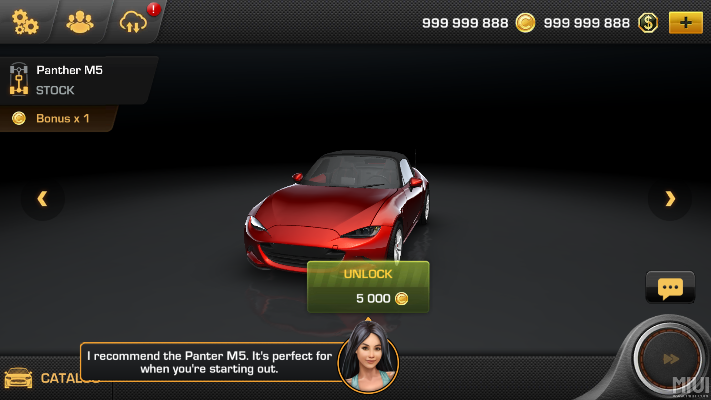This screenshot has width=711, height=400.
Task: Add more currency with plus button
Action: [685, 22]
